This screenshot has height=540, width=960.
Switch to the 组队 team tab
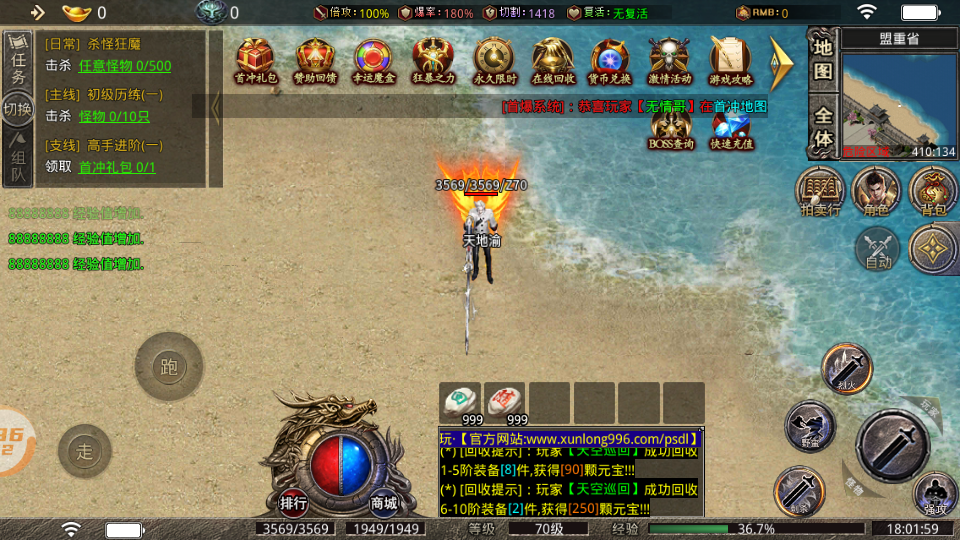pos(18,160)
